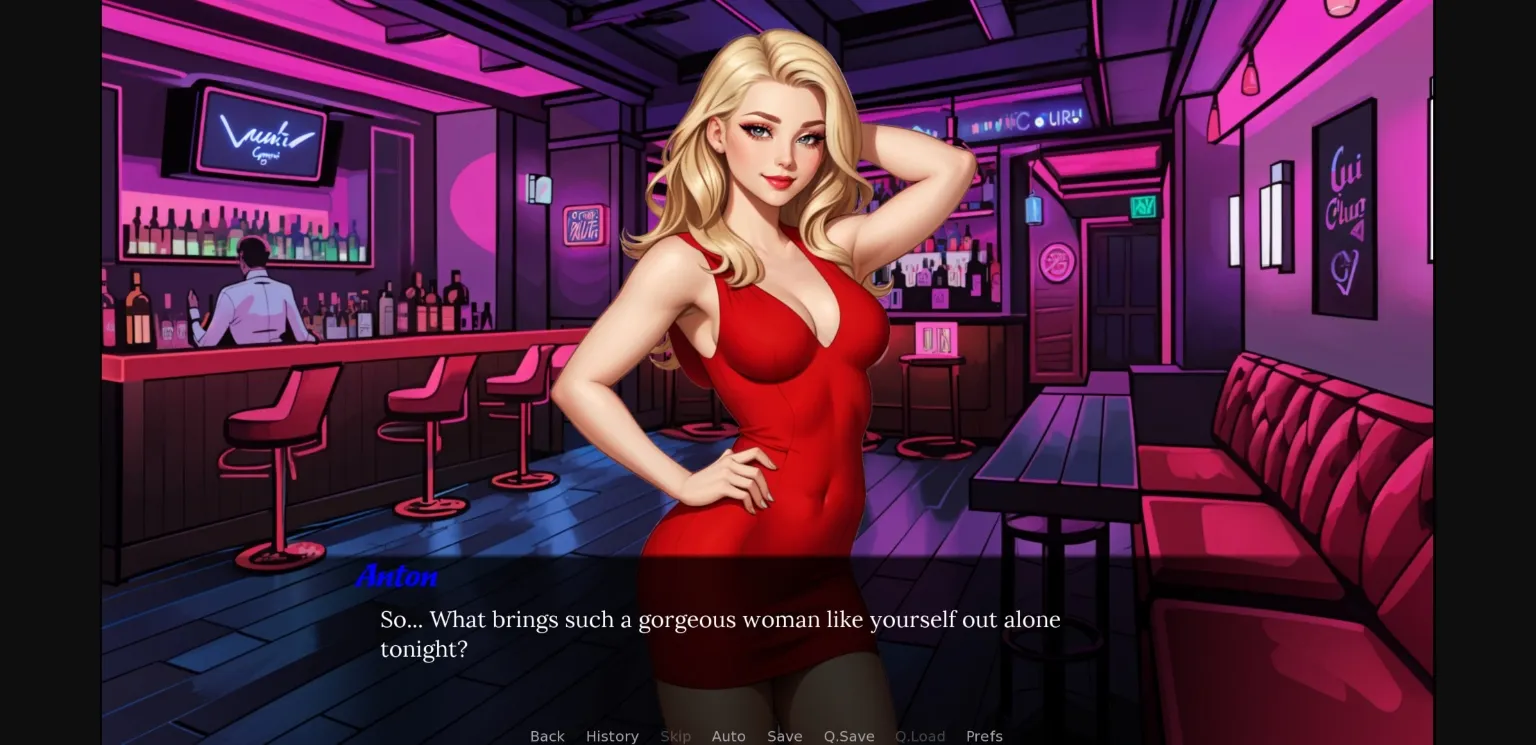Viewport: 1536px width, 745px height.
Task: Enable Skip mode
Action: point(675,736)
